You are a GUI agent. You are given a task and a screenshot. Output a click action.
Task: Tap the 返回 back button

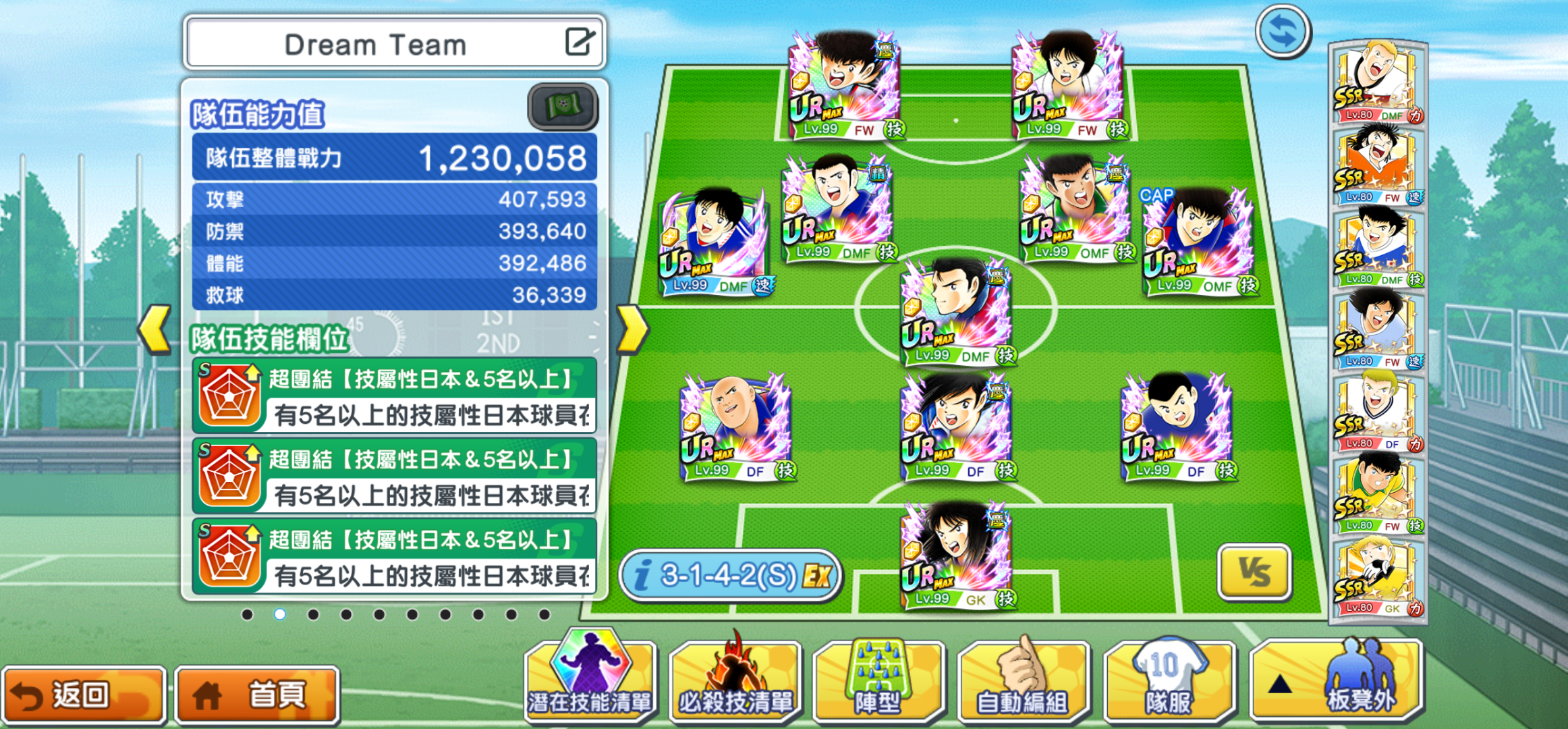coord(83,695)
